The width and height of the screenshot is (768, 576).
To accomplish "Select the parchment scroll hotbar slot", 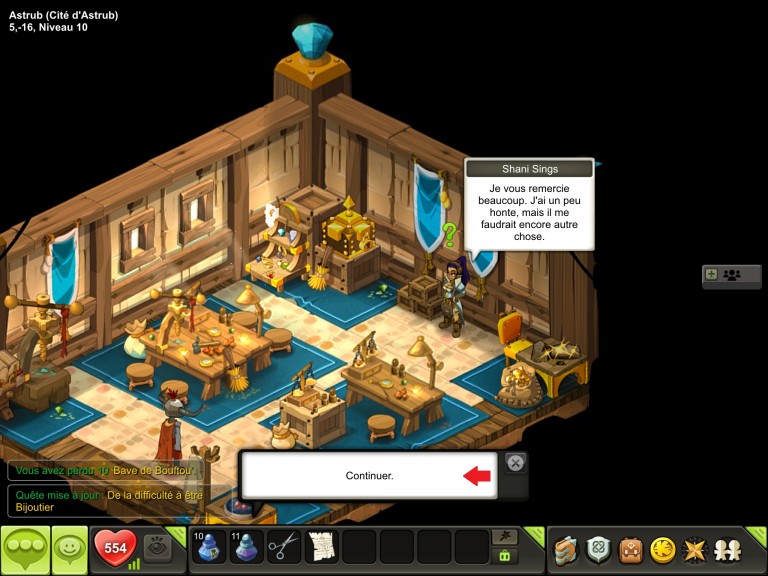I will click(x=321, y=547).
